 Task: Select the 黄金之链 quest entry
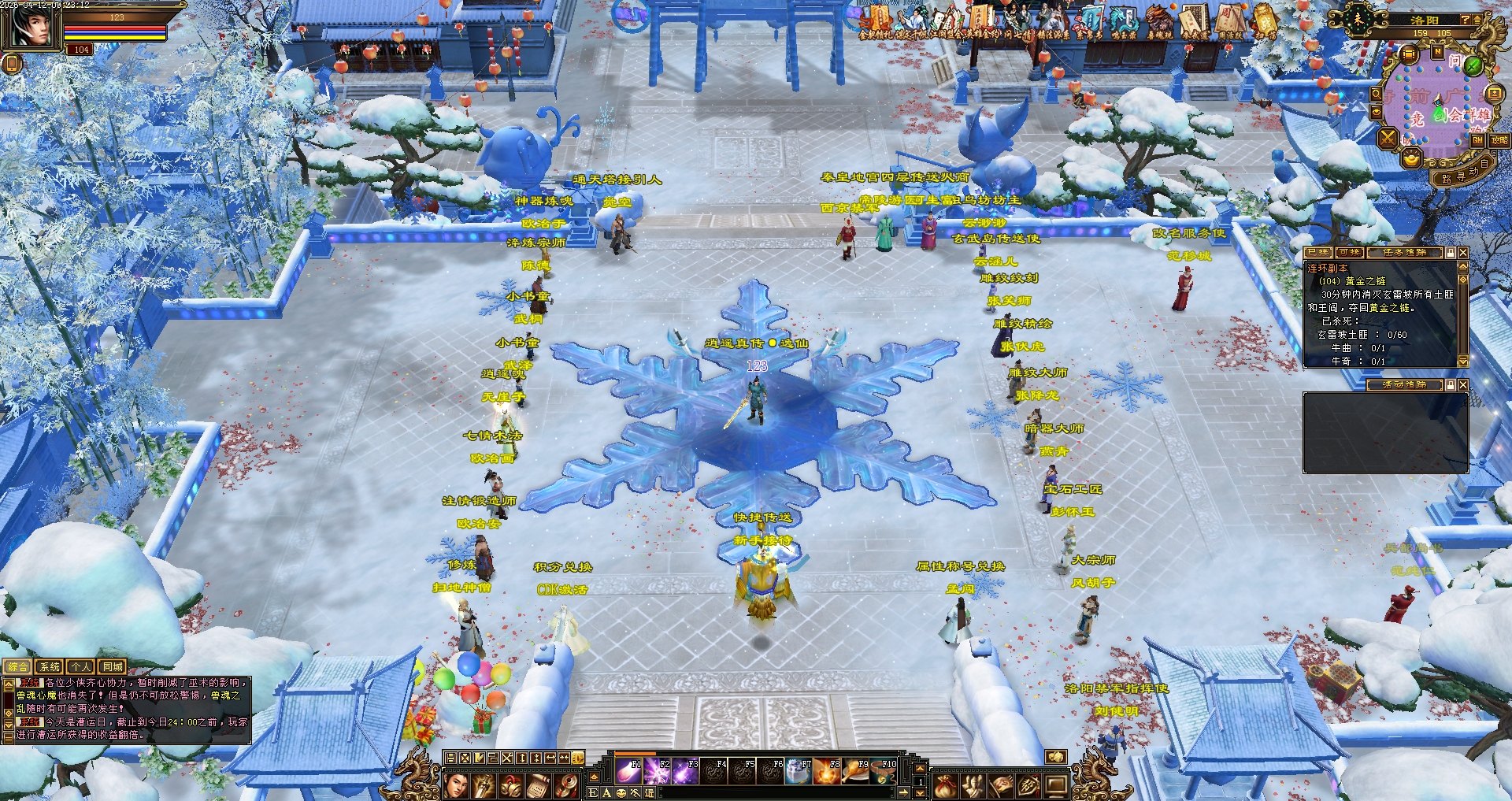(1365, 281)
